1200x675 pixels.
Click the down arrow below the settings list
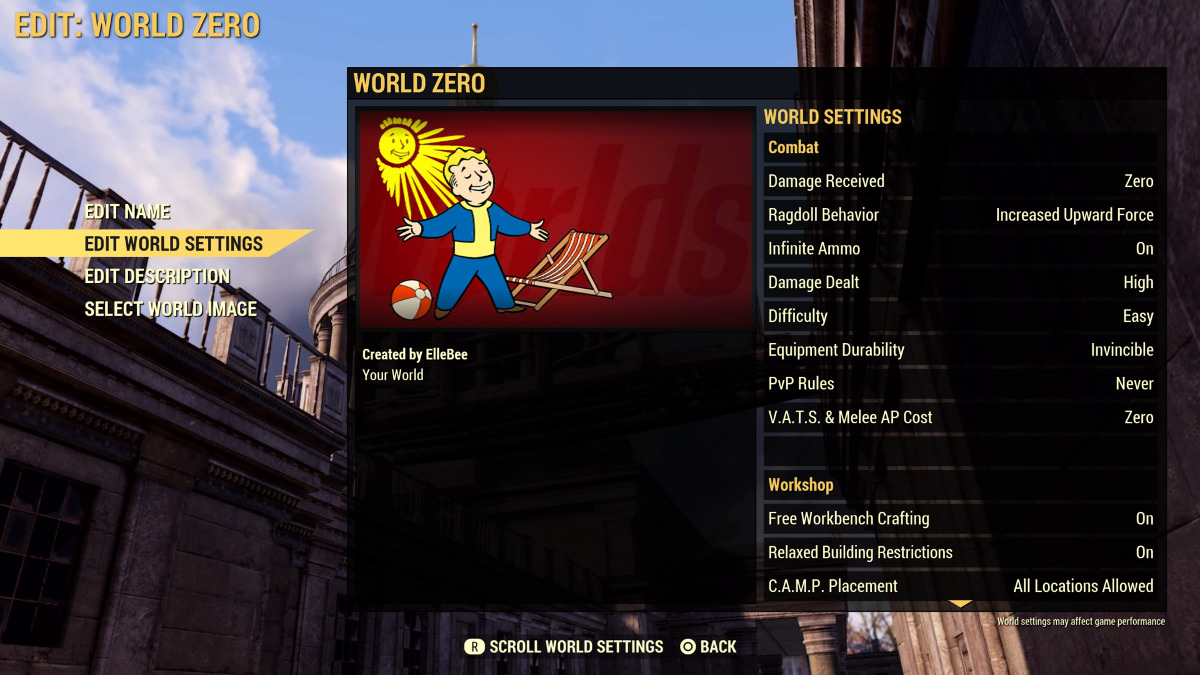point(960,604)
